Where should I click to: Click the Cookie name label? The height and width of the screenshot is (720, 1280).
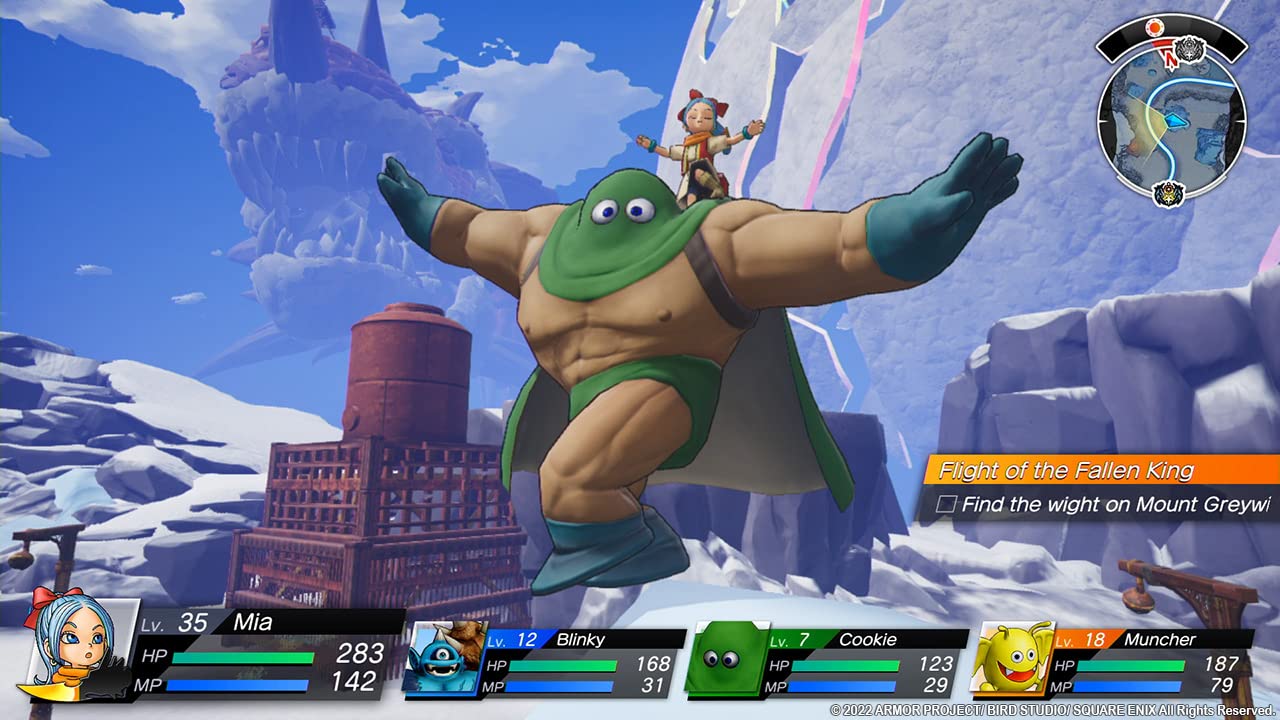(x=865, y=640)
